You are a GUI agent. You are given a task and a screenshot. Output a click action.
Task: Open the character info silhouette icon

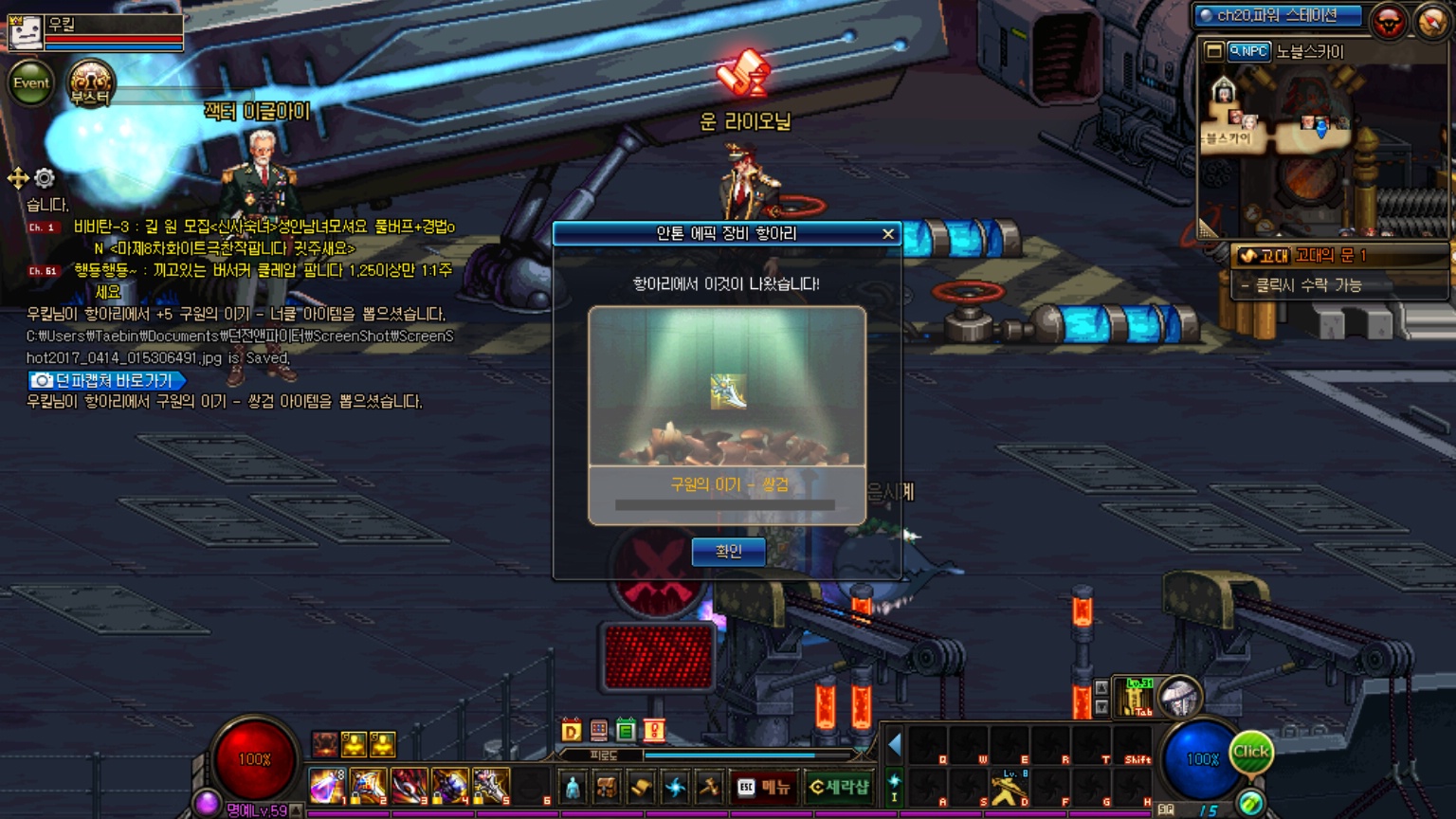click(573, 787)
